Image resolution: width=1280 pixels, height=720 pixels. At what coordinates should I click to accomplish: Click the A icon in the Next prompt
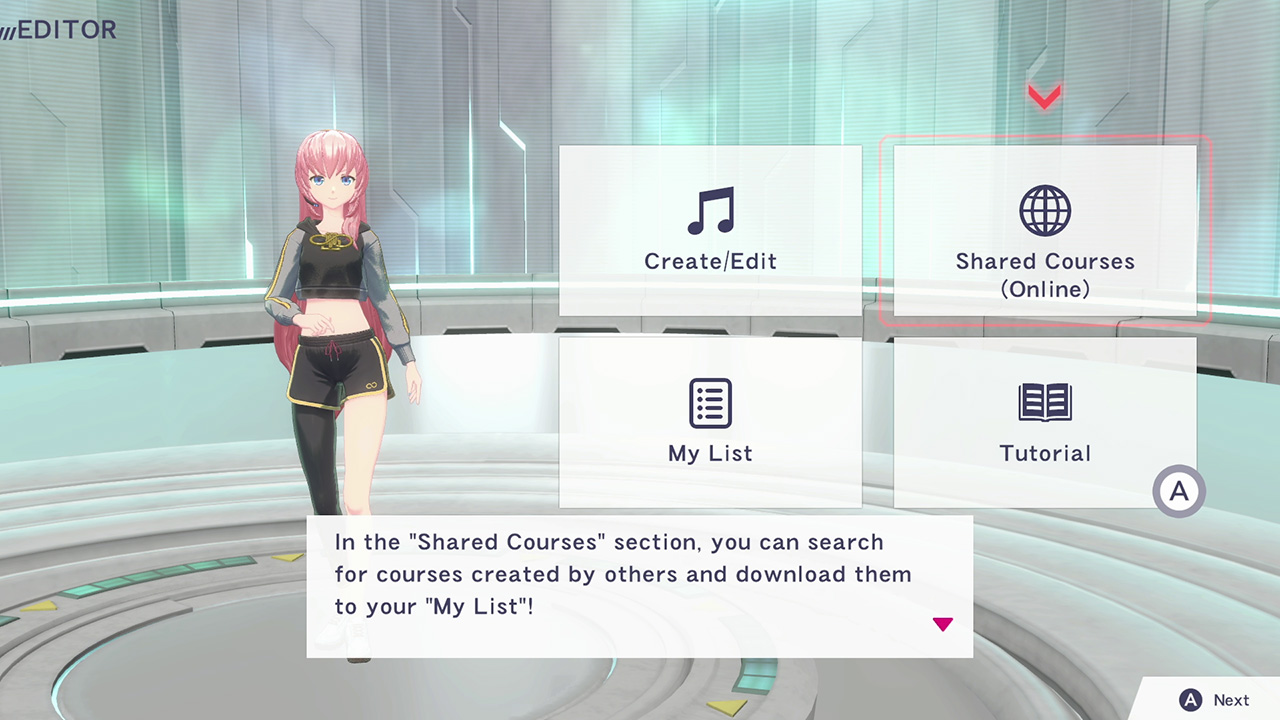tap(1190, 700)
